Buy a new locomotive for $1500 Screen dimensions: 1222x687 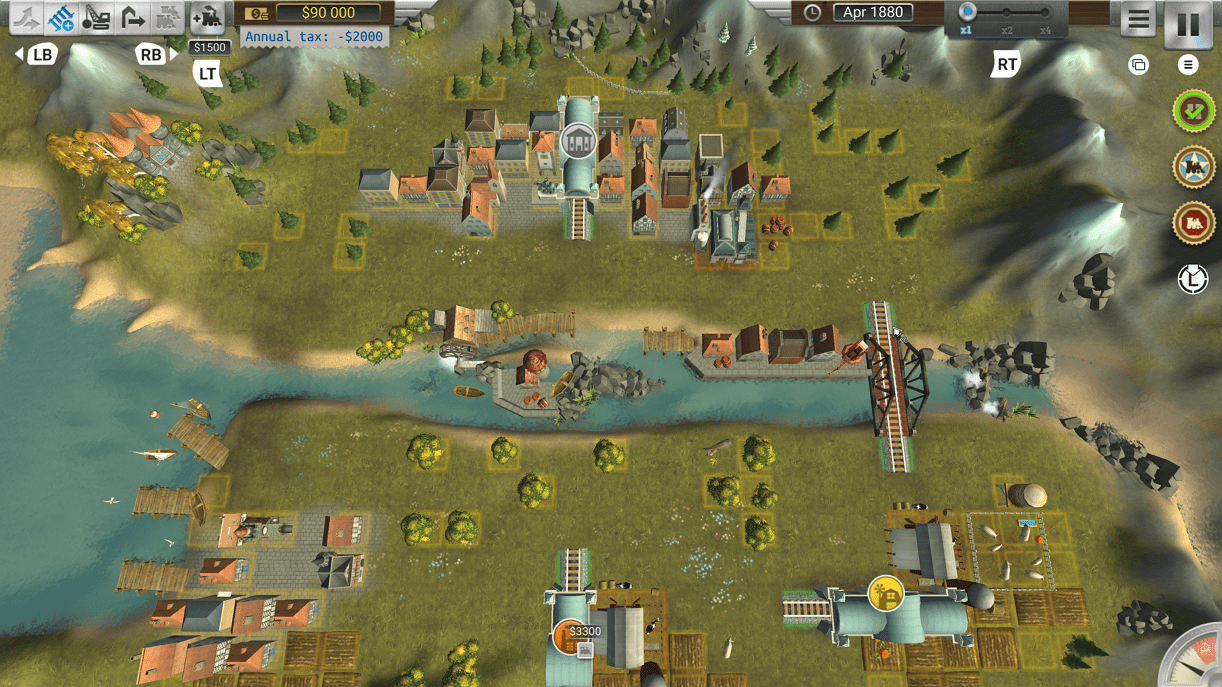[x=207, y=17]
